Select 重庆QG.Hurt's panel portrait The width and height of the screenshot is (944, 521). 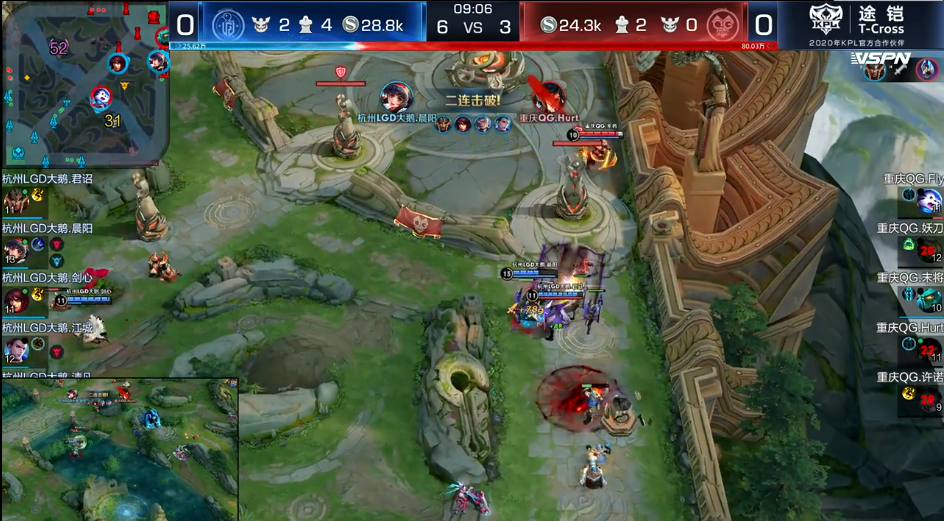[928, 348]
